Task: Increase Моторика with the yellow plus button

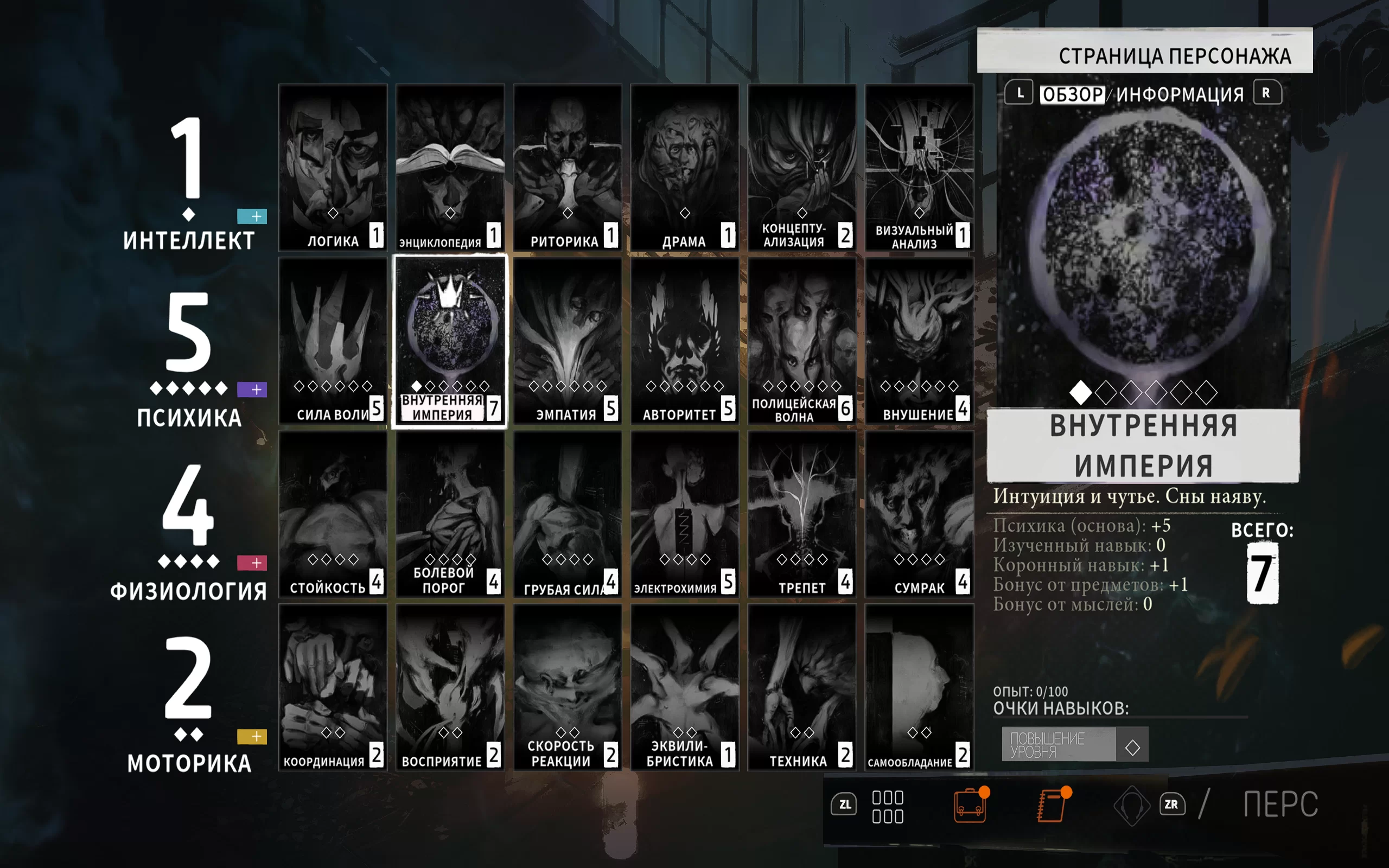Action: pos(252,737)
